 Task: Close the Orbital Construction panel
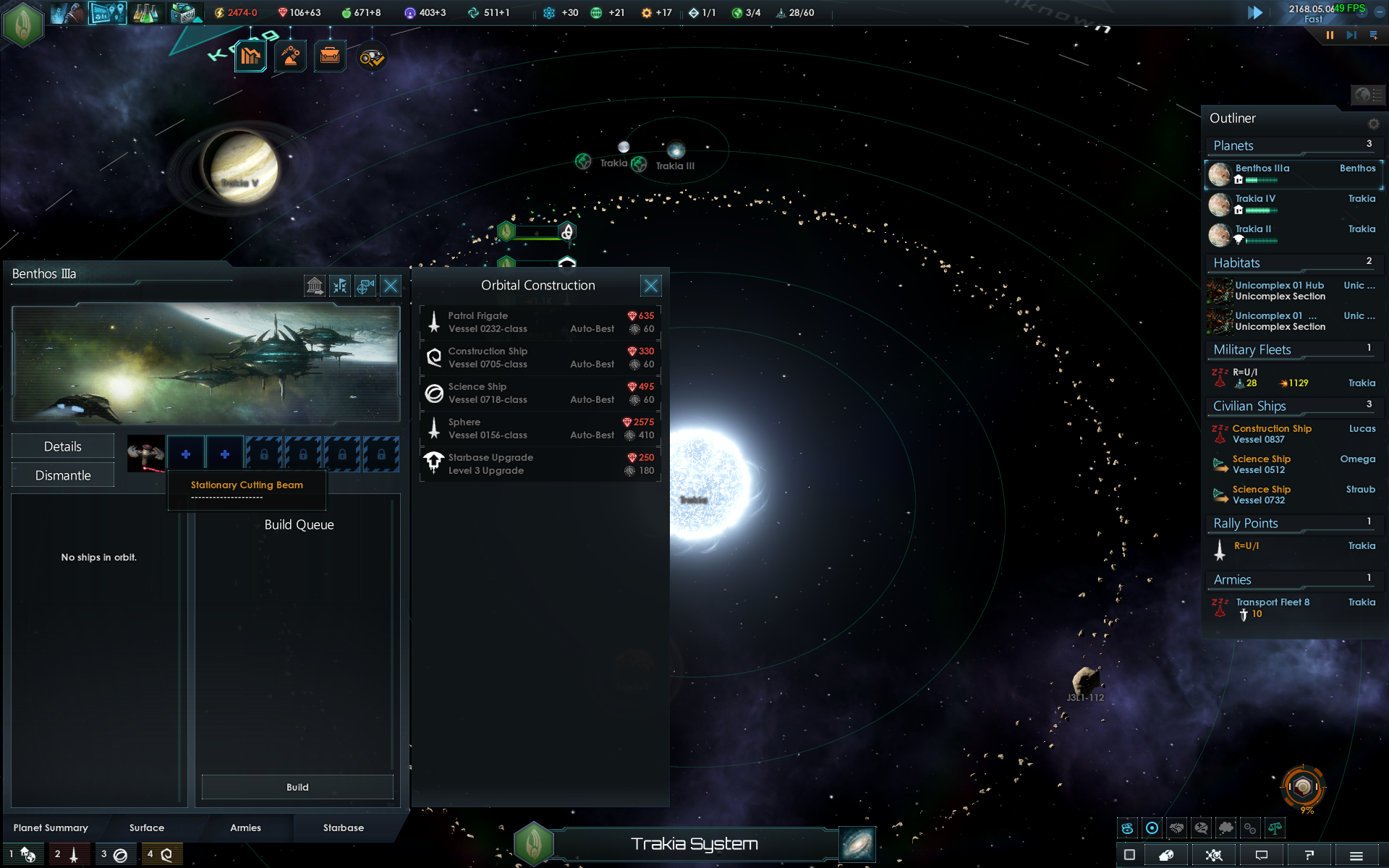tap(650, 286)
